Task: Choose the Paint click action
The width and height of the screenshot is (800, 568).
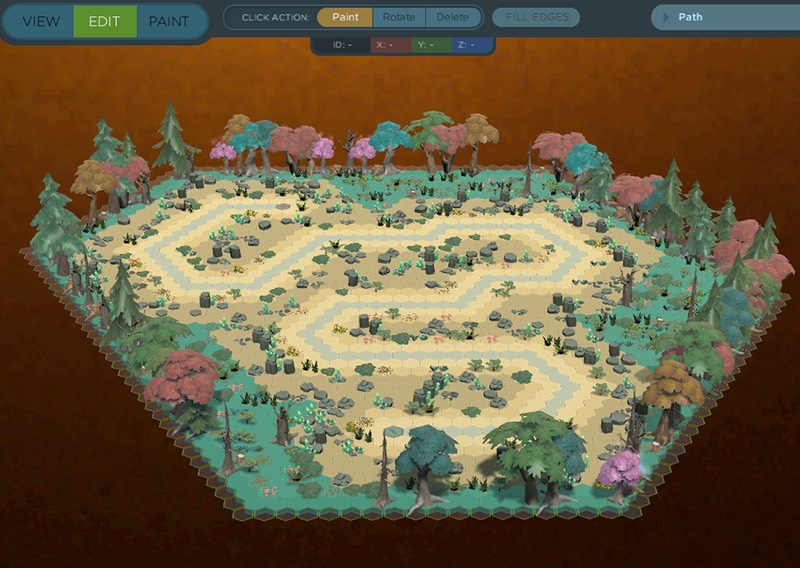Action: 345,17
